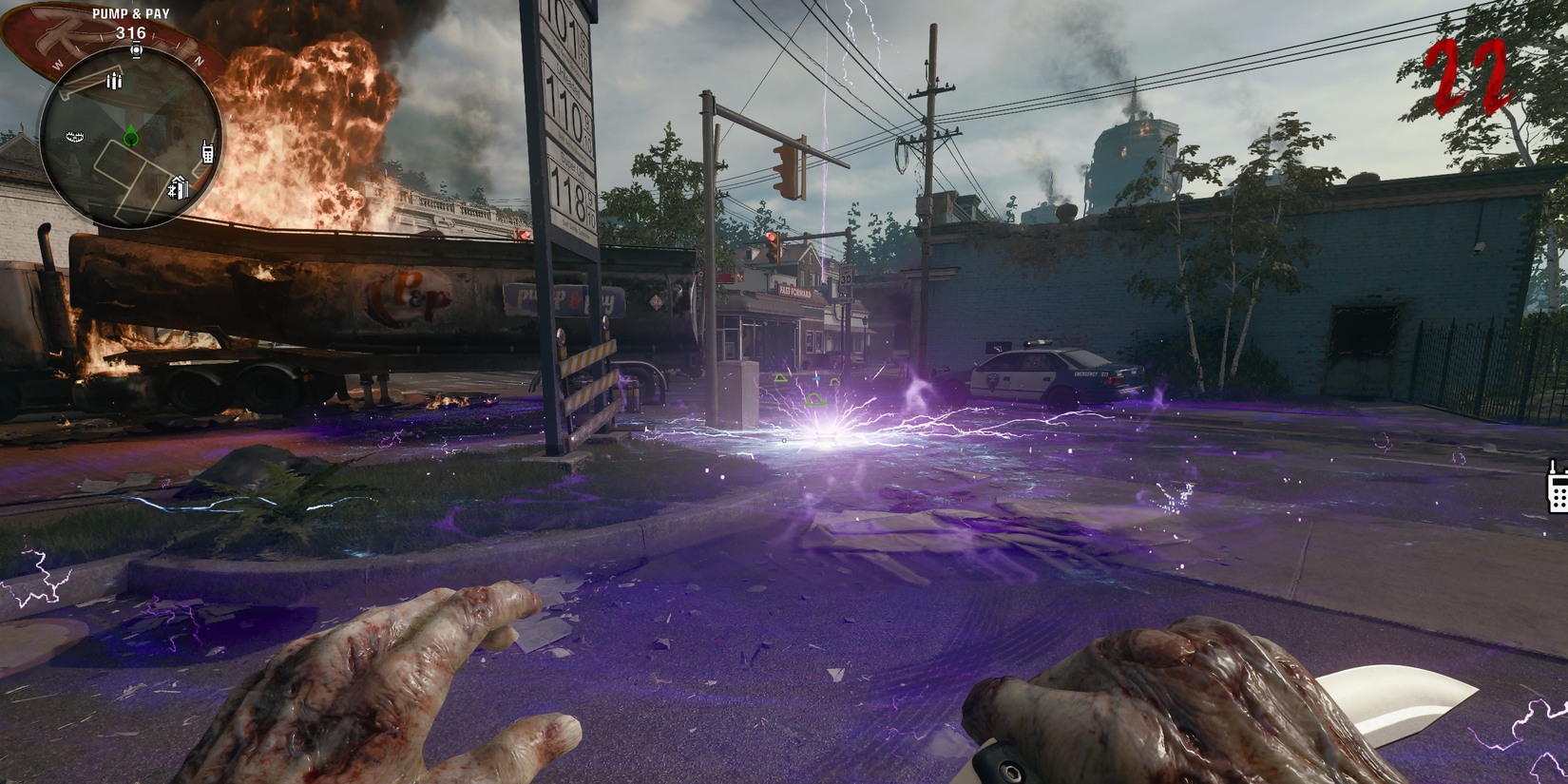The image size is (1568, 784).
Task: Toggle the large green salvage marker near the electric anomaly
Action: click(x=815, y=400)
